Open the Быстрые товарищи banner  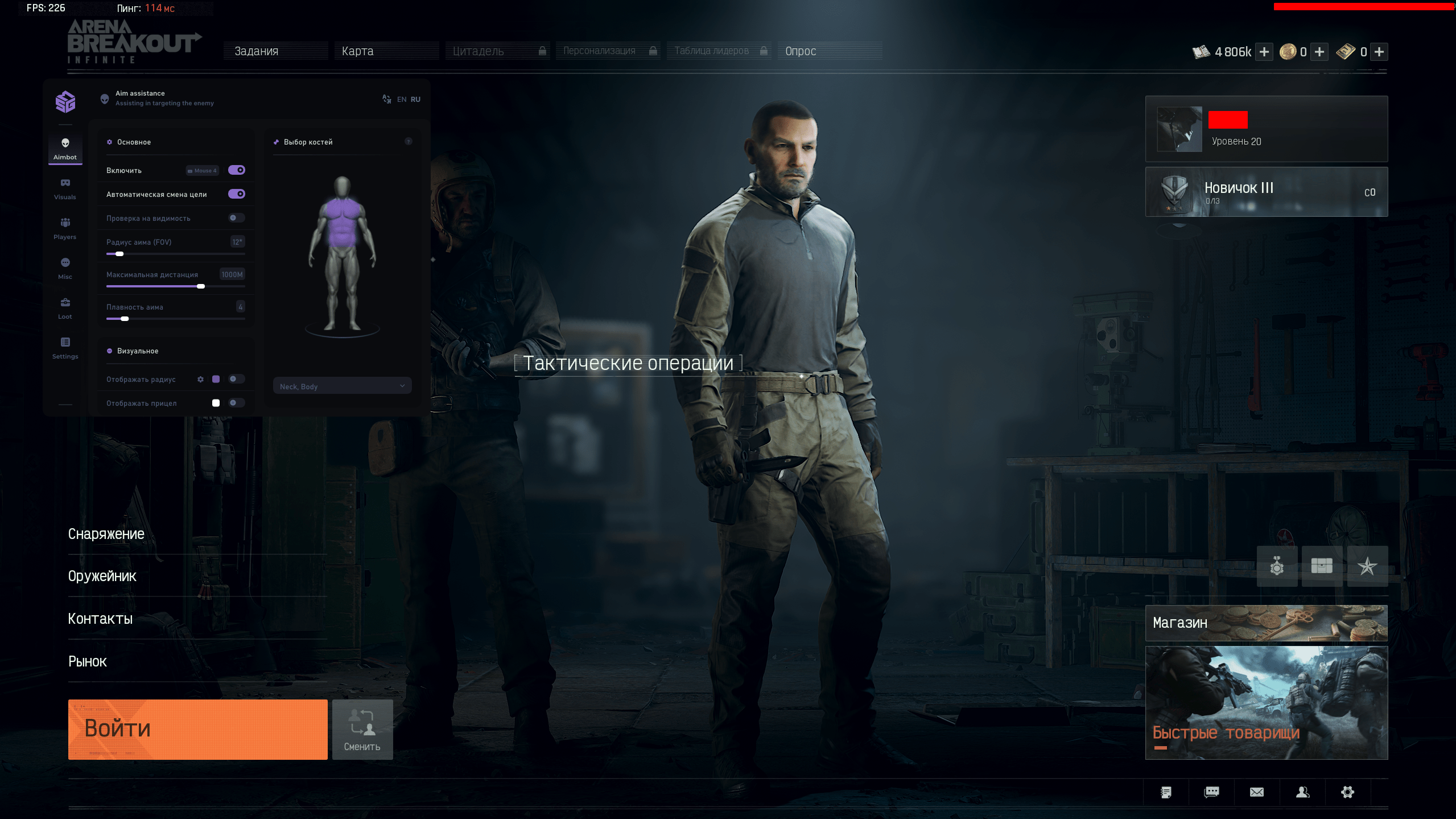[1266, 702]
